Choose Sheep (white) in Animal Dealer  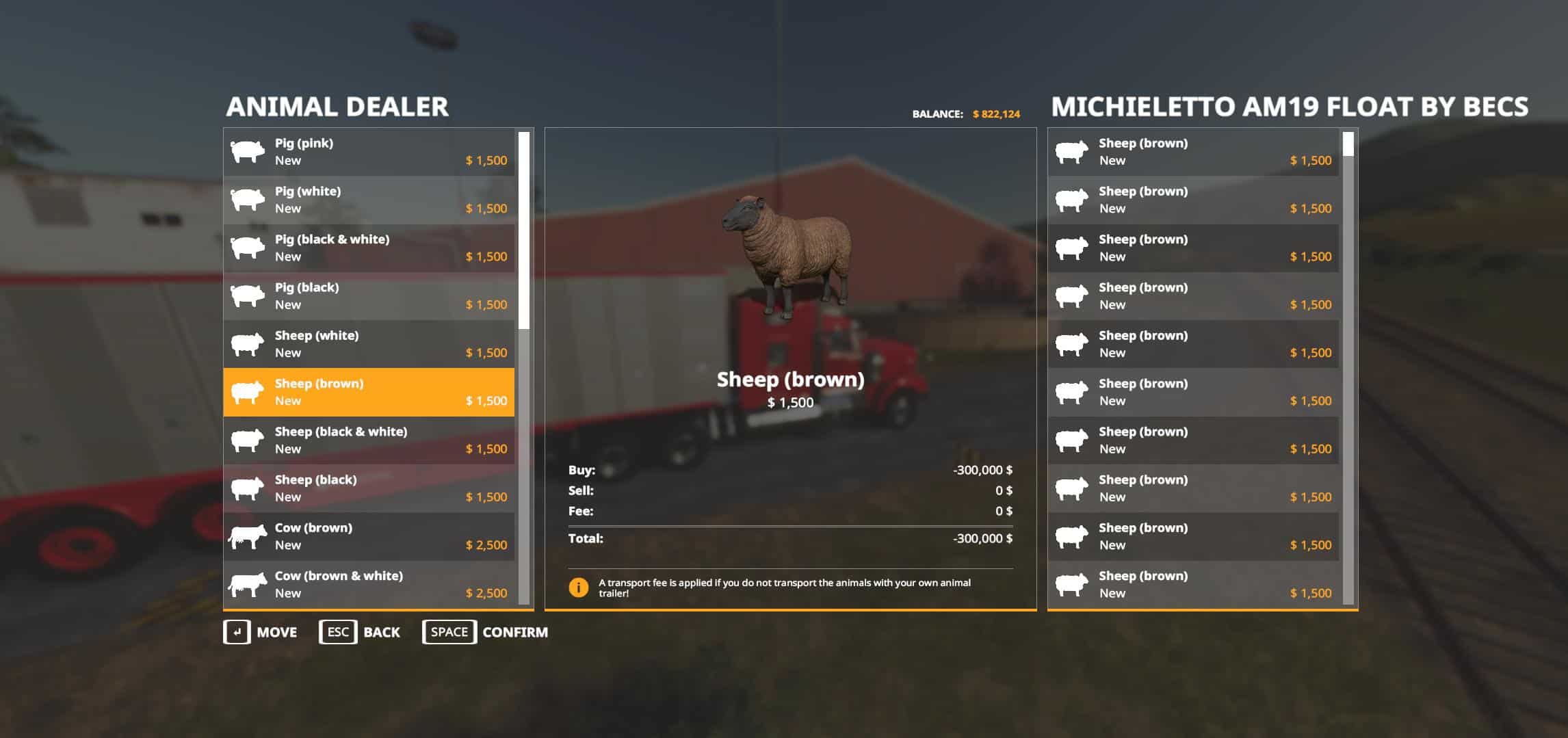pos(369,344)
